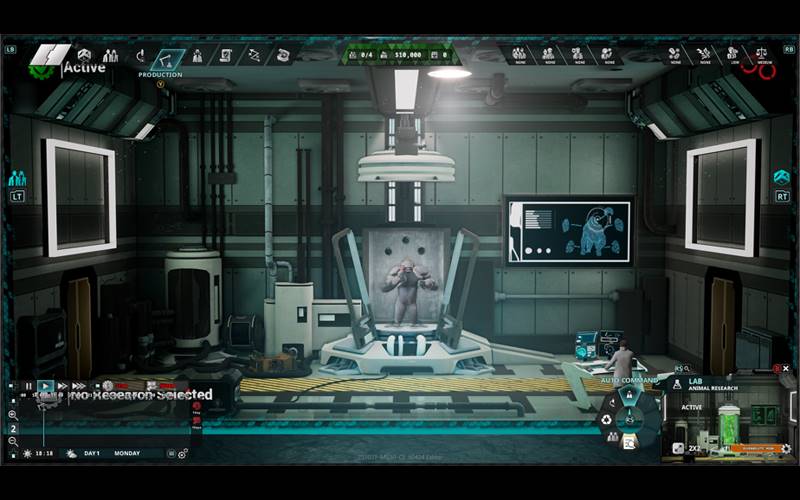Open the hazmat suit figure tab
This screenshot has width=800, height=500.
click(x=198, y=55)
